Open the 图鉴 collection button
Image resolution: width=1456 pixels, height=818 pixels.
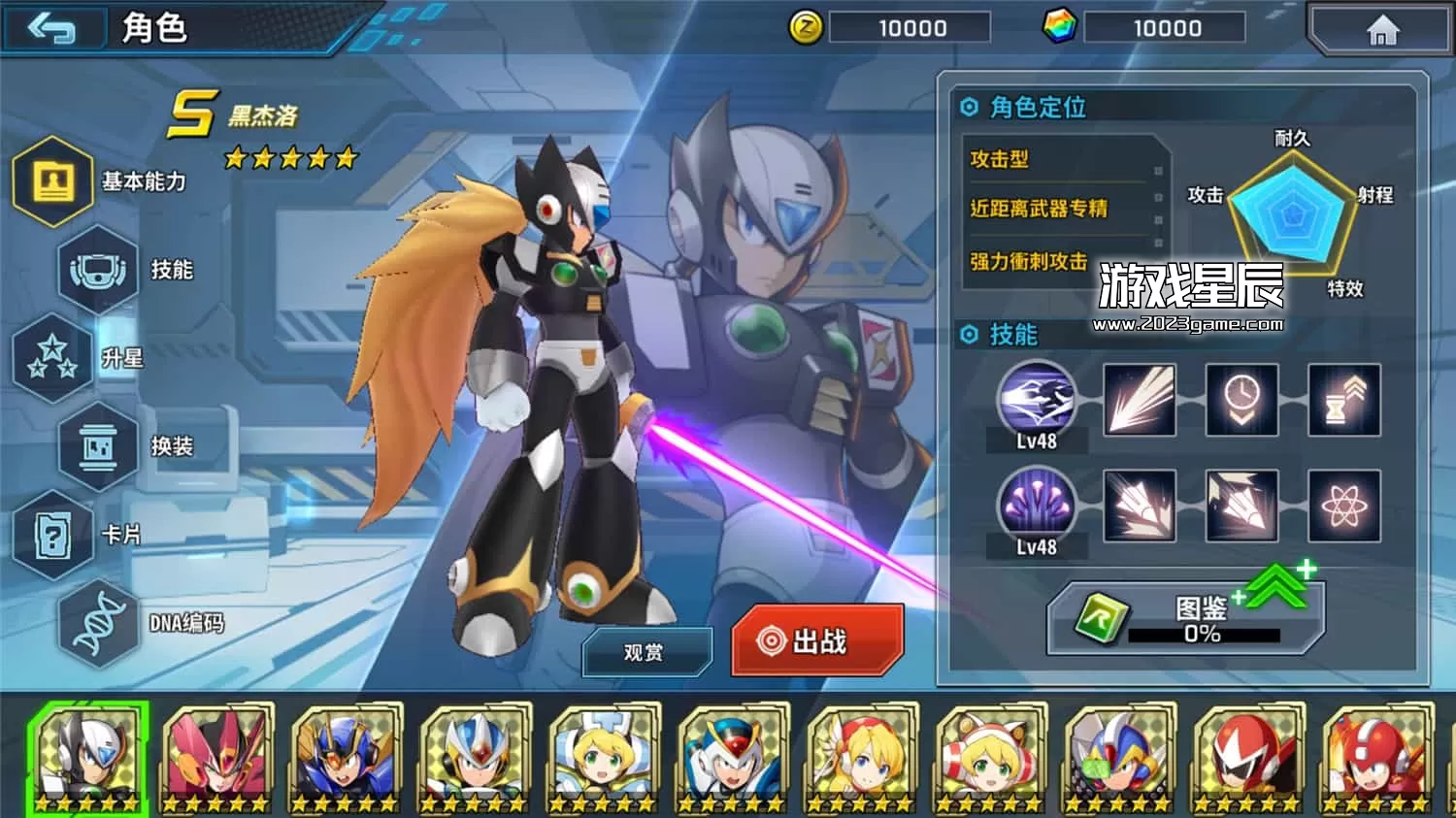click(x=1184, y=619)
